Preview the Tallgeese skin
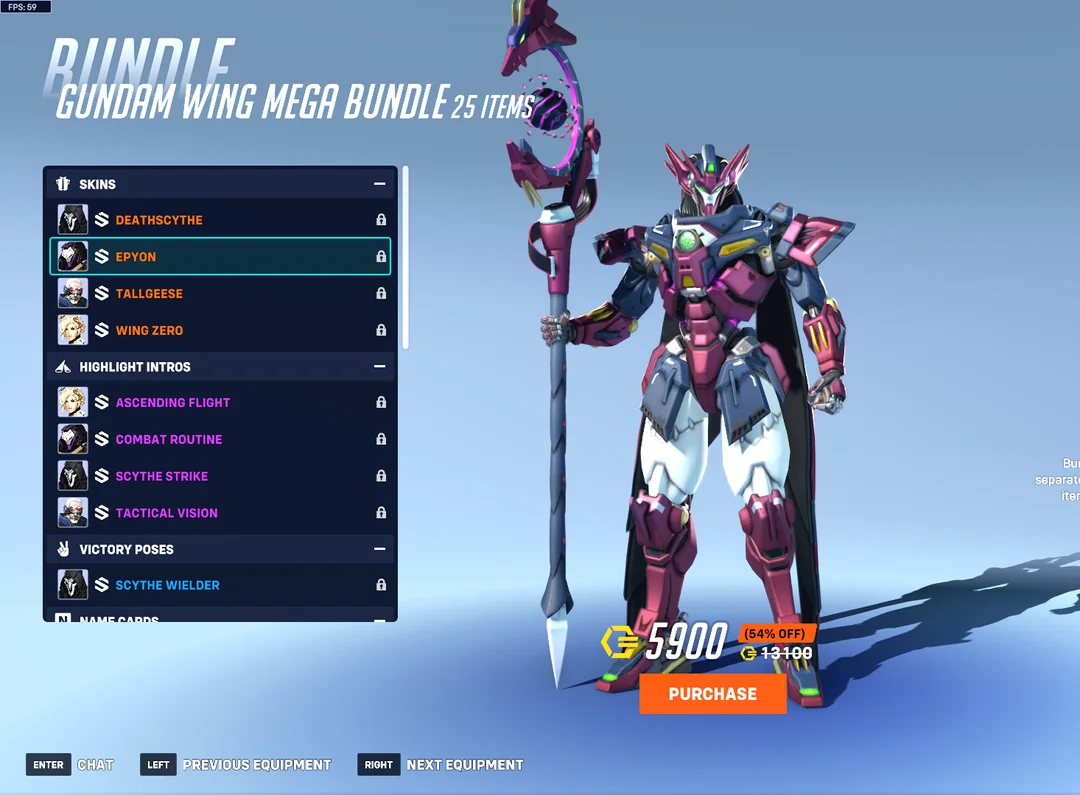Image resolution: width=1080 pixels, height=795 pixels. pyautogui.click(x=220, y=294)
